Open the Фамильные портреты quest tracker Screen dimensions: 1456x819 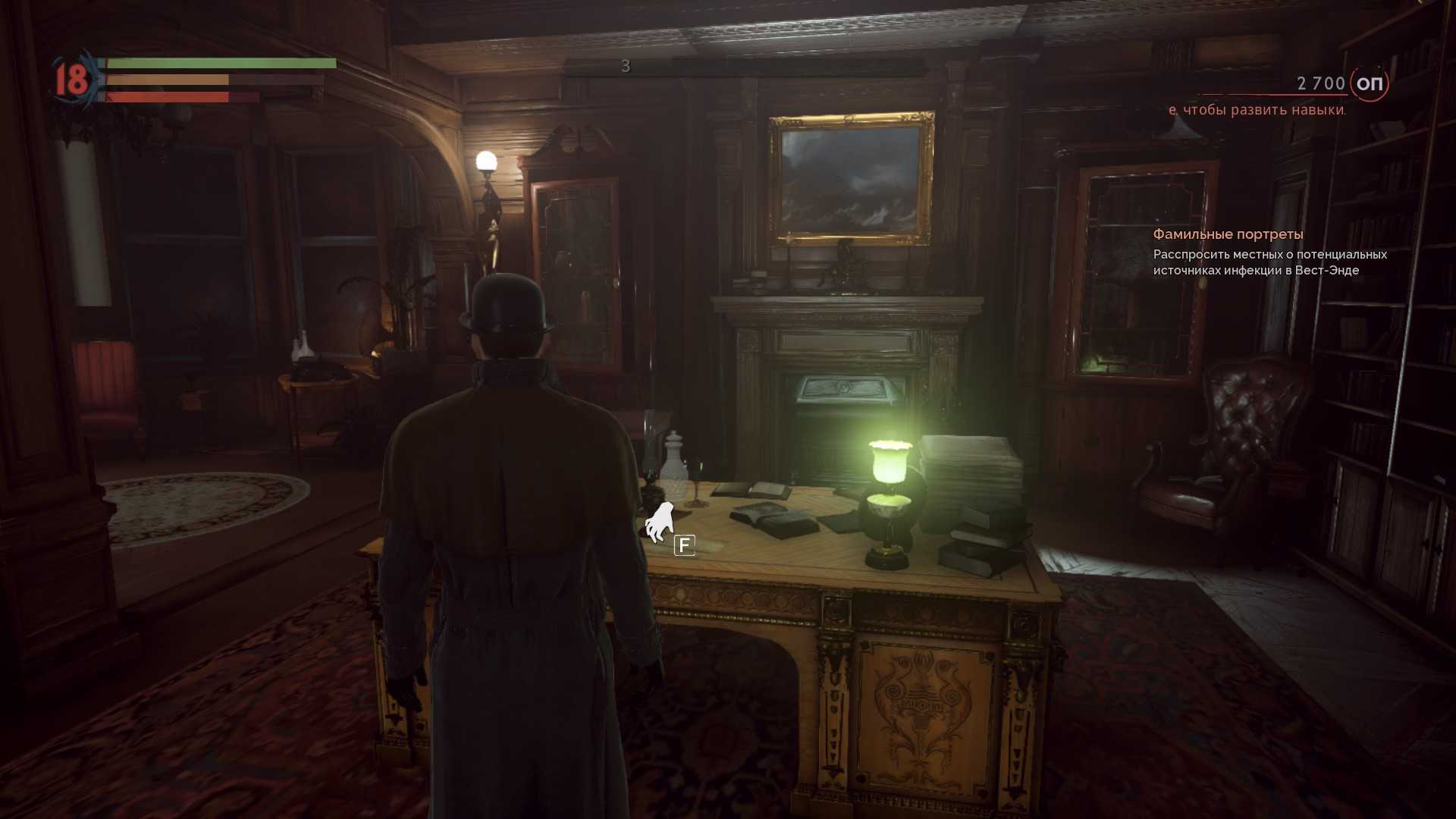[1228, 234]
